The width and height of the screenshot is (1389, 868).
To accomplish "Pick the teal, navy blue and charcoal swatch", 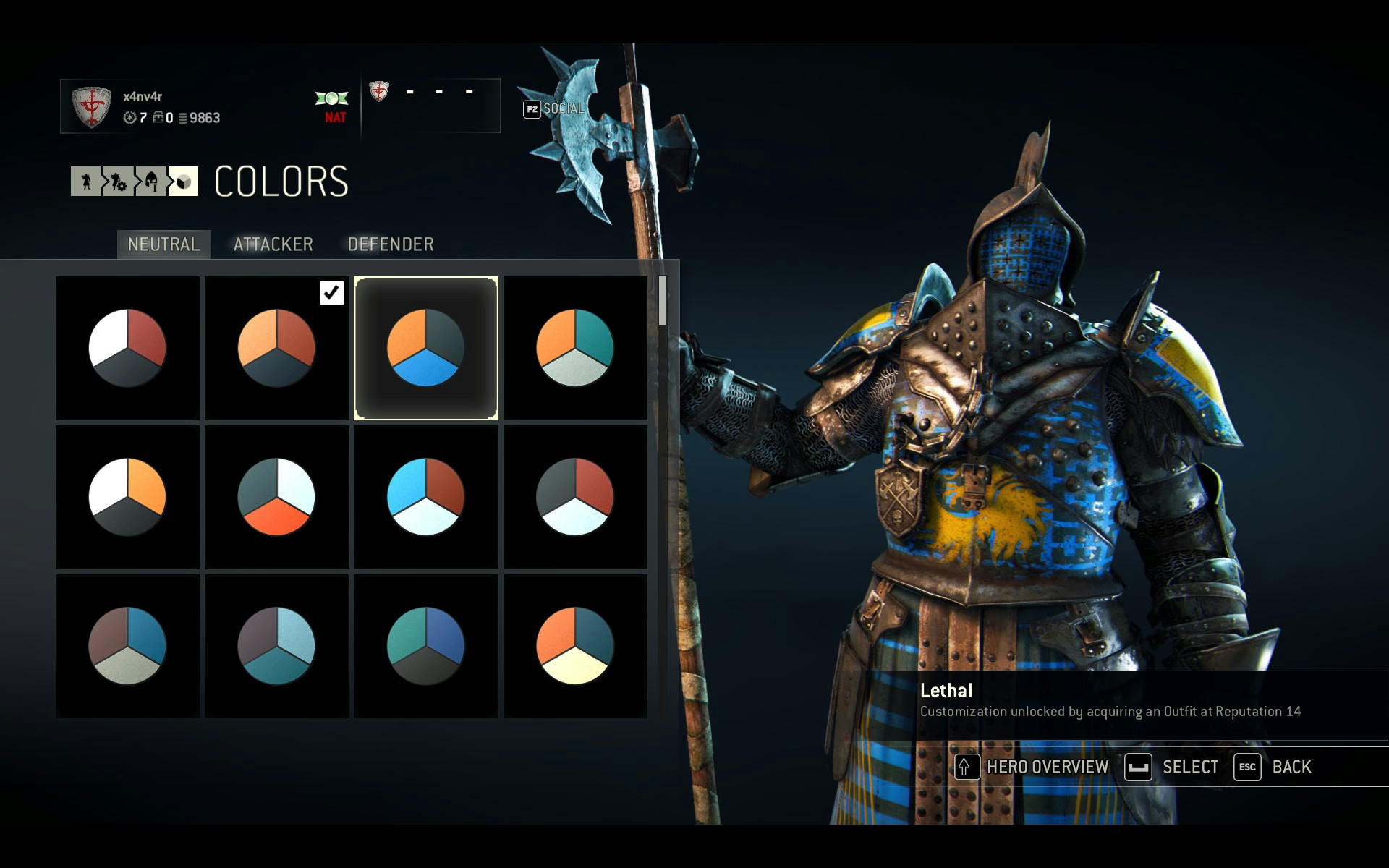I will 425,646.
